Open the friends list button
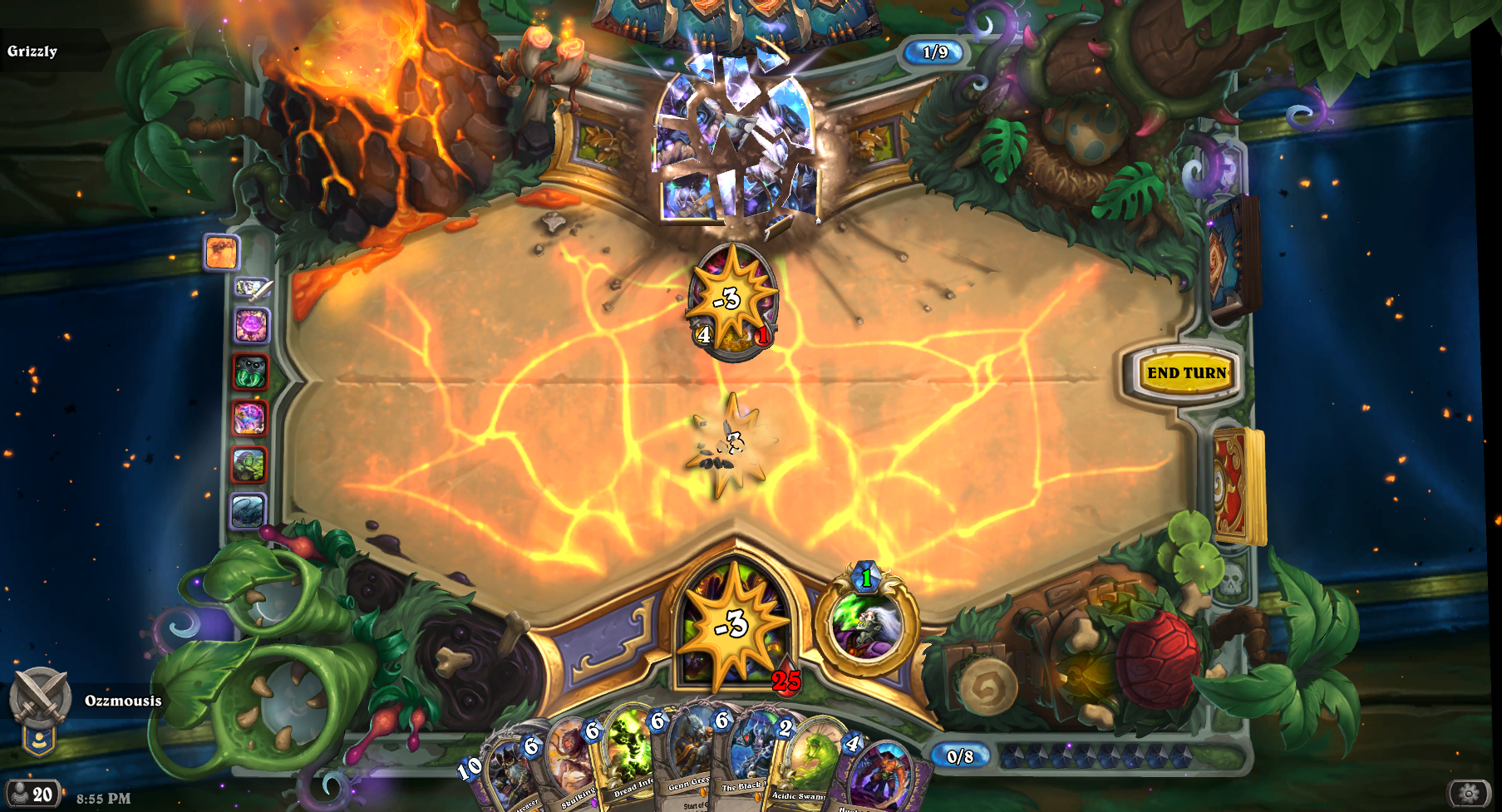Screen dimensions: 1502x812 click(x=30, y=795)
